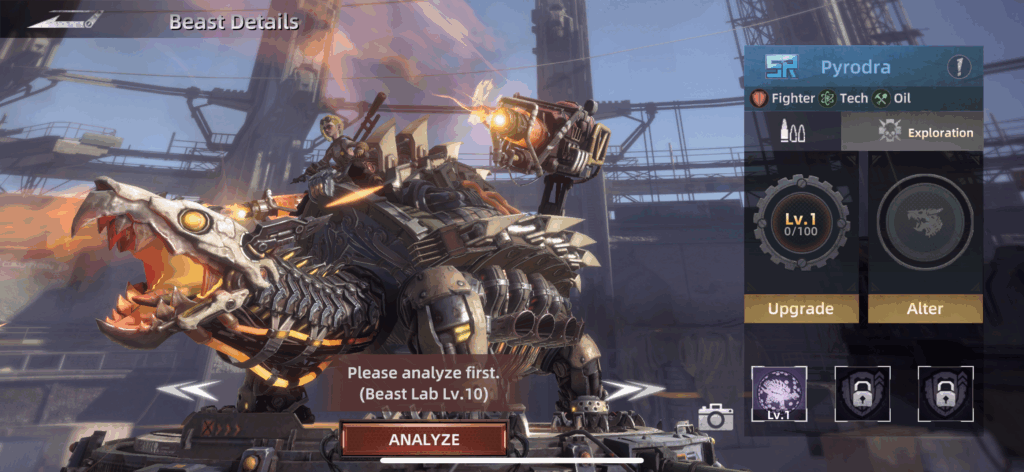The image size is (1024, 472).
Task: Switch to the Exploration tab
Action: tap(912, 132)
